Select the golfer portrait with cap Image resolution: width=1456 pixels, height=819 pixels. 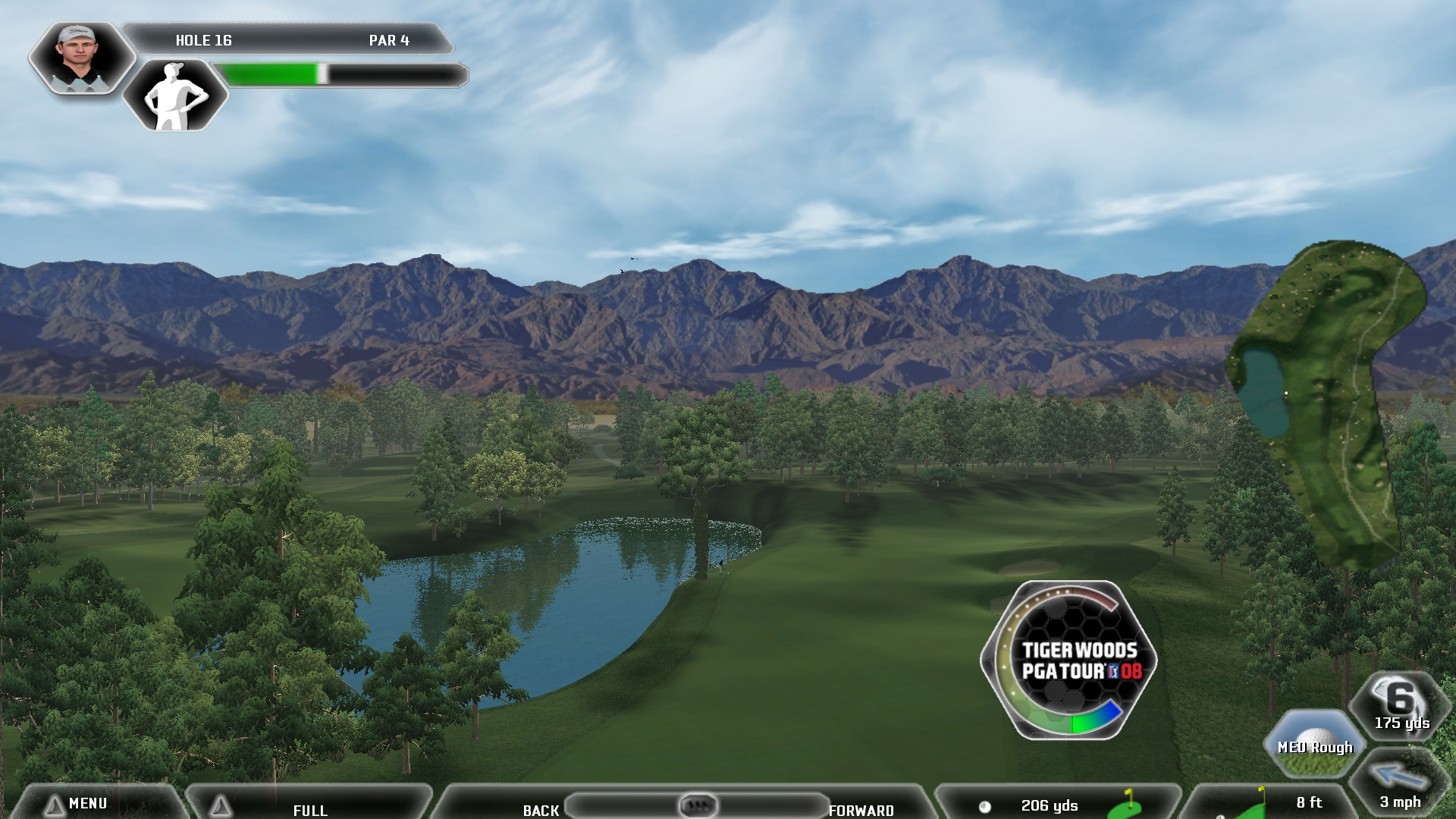point(80,58)
